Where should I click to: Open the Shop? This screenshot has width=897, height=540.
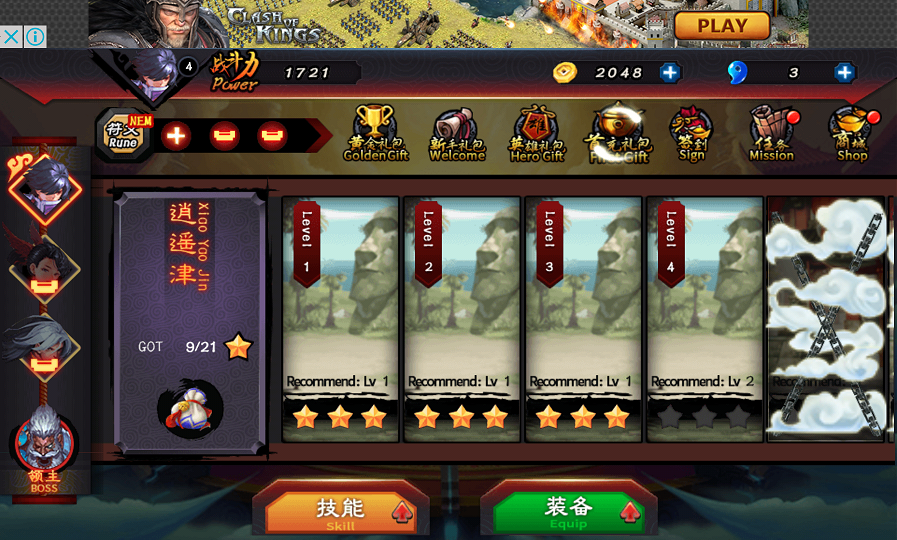pos(852,135)
